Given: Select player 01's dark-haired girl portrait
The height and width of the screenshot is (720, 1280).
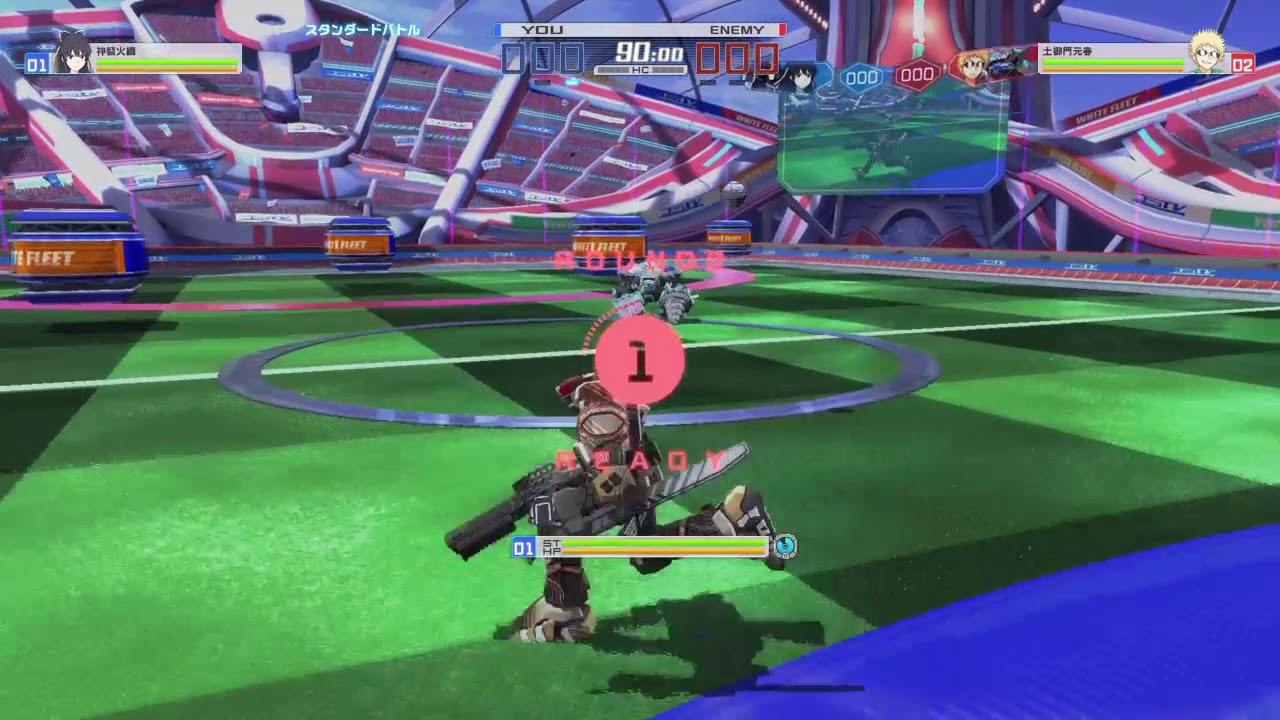Looking at the screenshot, I should pos(72,53).
